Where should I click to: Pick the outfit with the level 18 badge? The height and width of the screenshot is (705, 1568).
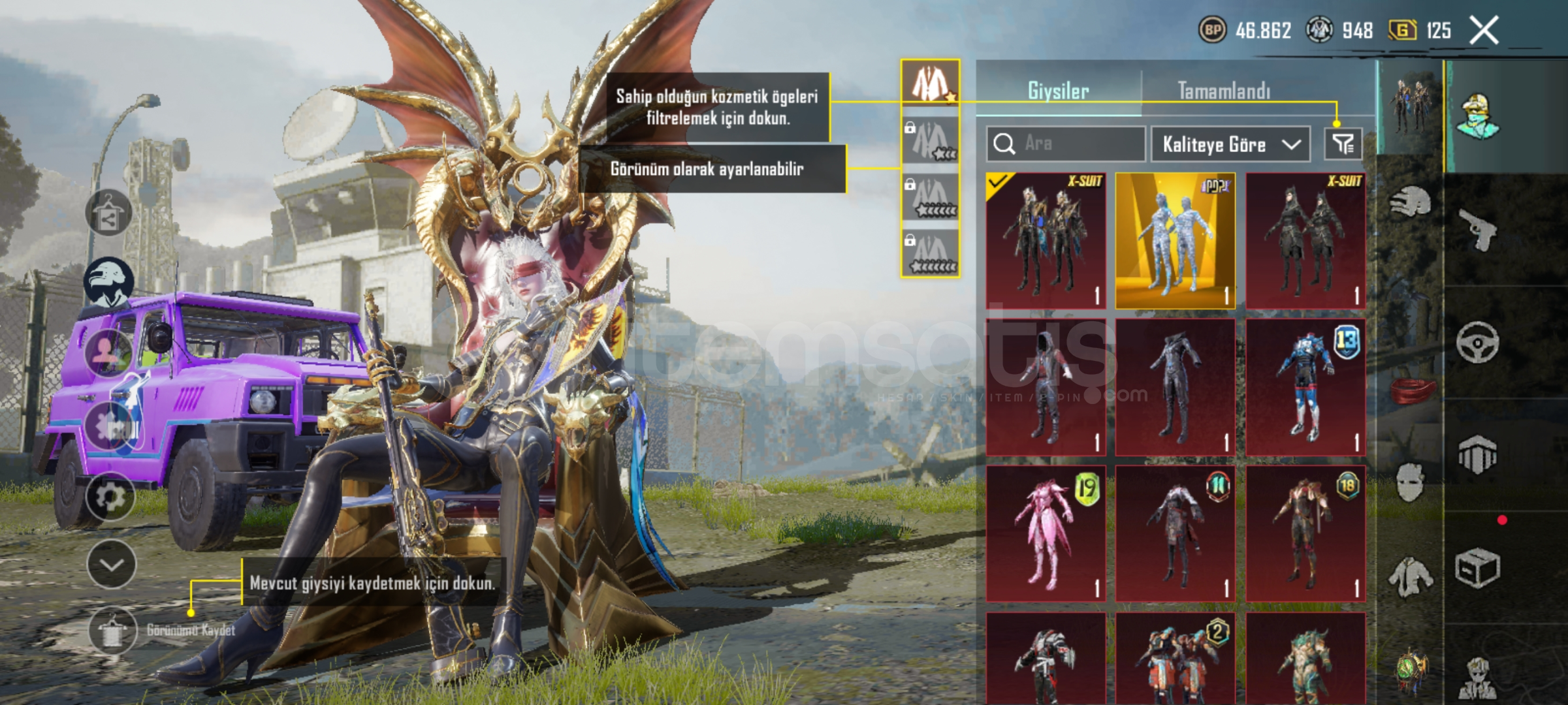click(x=1305, y=533)
